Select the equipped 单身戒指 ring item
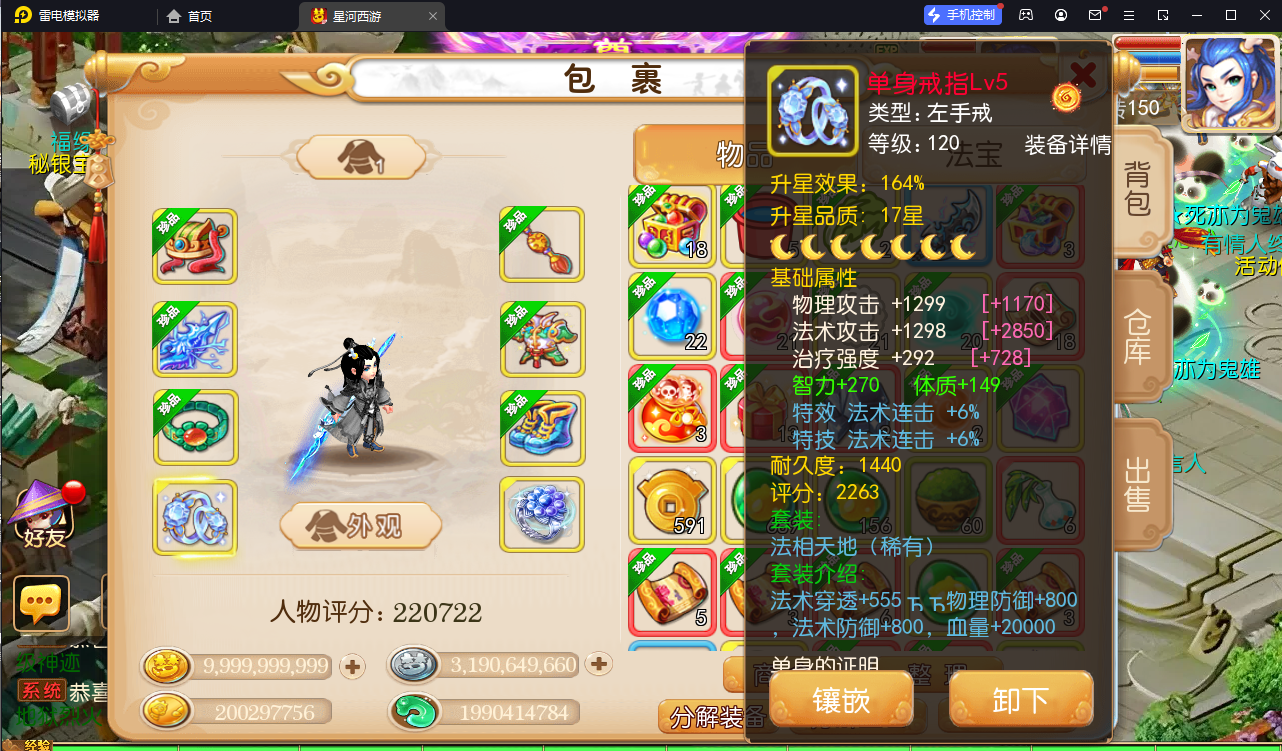This screenshot has width=1282, height=751. tap(195, 518)
